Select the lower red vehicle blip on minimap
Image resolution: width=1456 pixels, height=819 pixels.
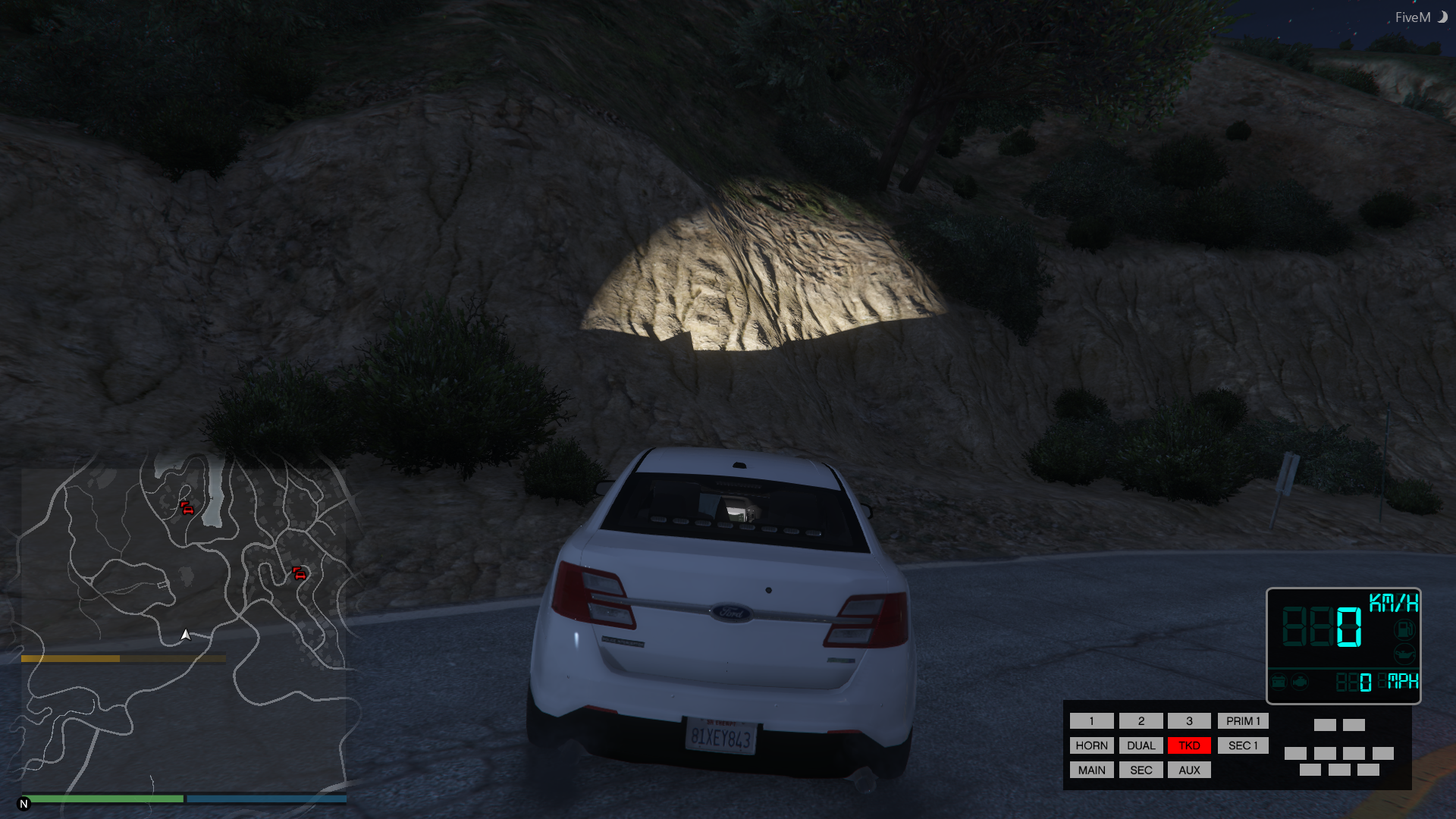pos(300,573)
